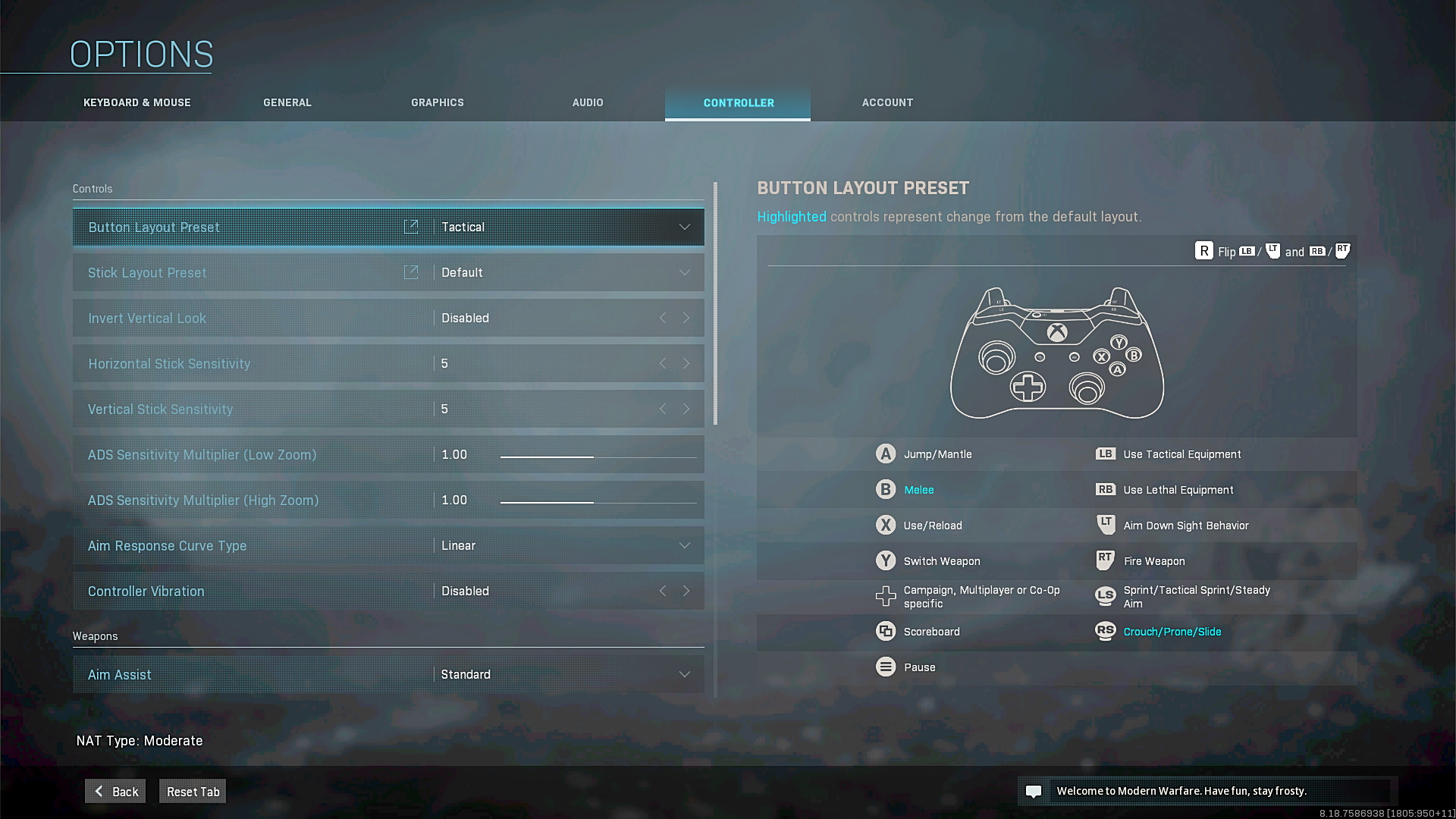Enable Invert Vertical Look

coord(686,318)
